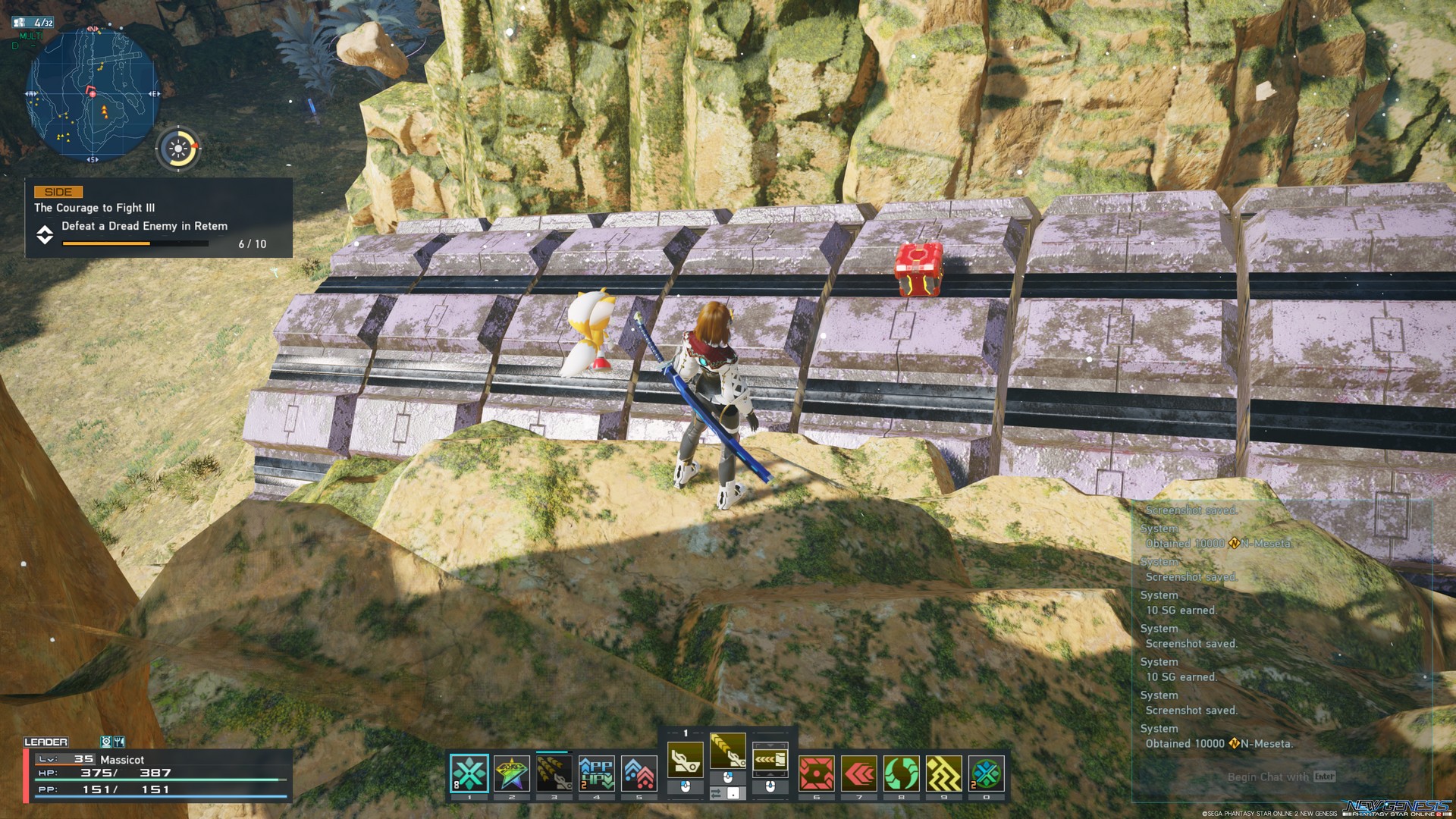Click the food buff fork icon near LEADER tag
This screenshot has height=819, width=1456.
point(119,742)
